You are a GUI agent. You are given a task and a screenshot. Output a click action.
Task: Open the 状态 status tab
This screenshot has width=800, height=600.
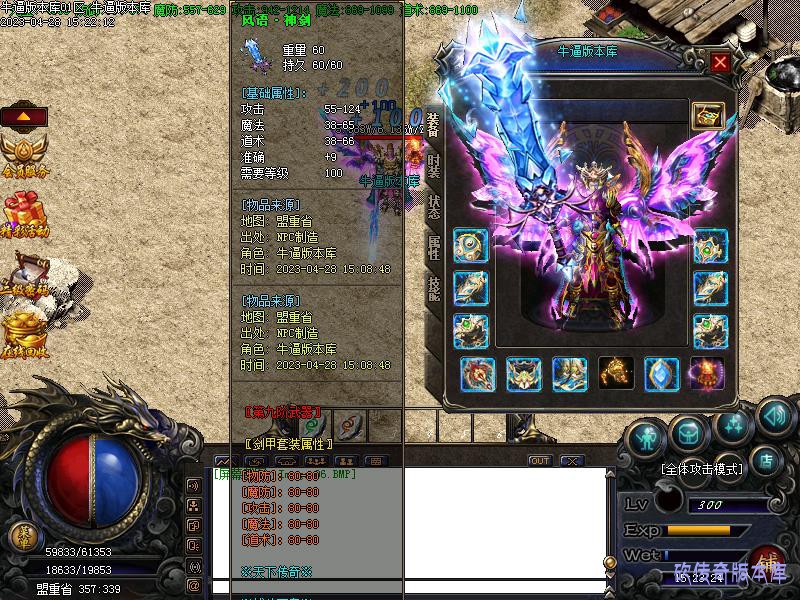click(x=433, y=205)
